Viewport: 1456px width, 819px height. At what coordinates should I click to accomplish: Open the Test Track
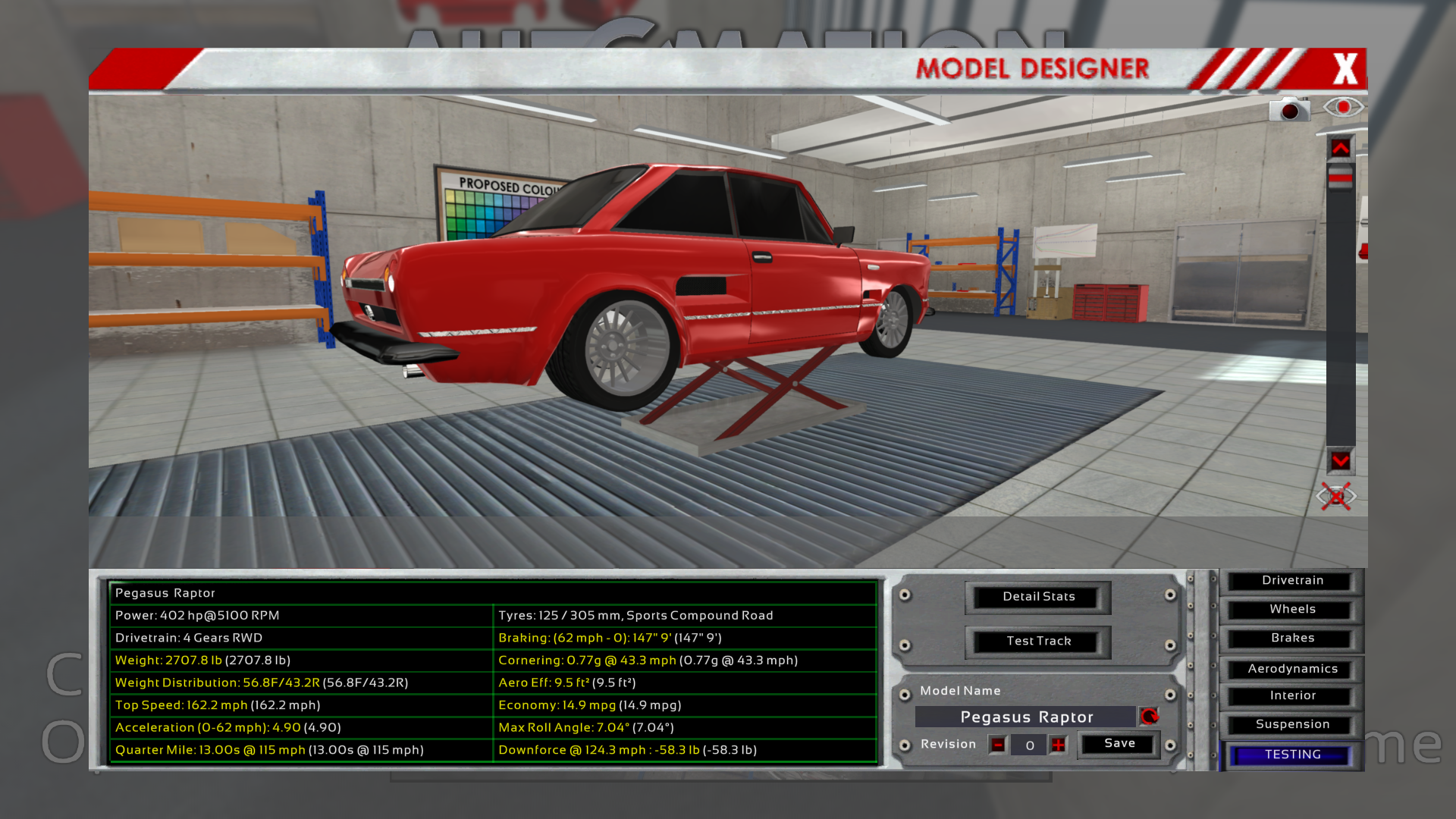(1038, 642)
